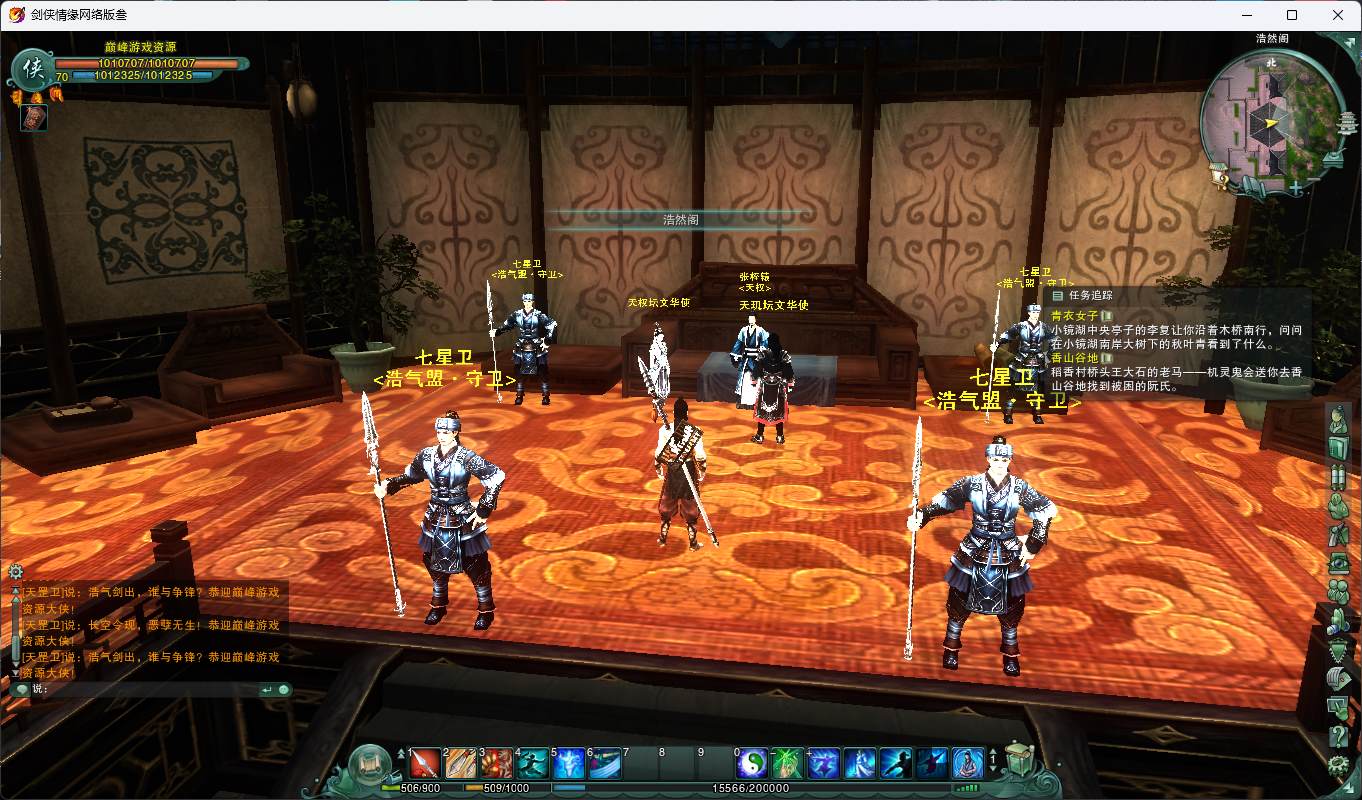1362x800 pixels.
Task: Trigger the glowing blue figure skill in slot 5
Action: tap(569, 764)
